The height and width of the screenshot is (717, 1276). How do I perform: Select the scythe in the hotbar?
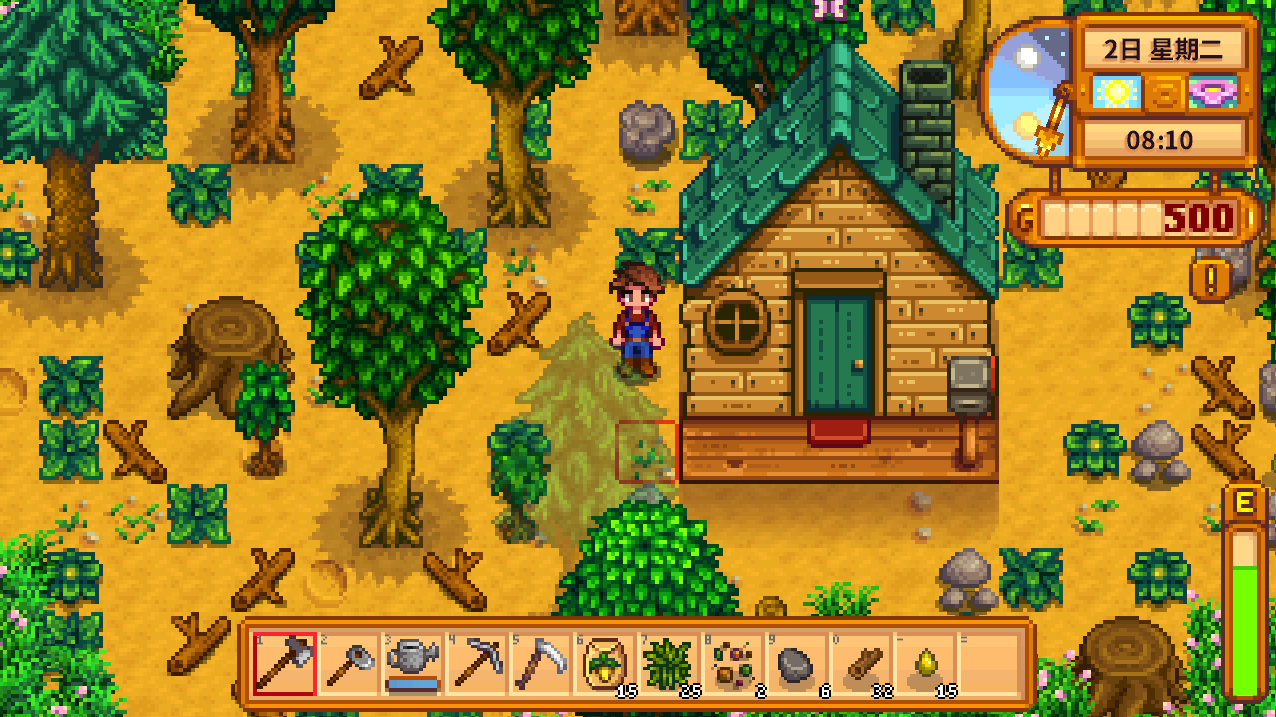click(x=541, y=663)
